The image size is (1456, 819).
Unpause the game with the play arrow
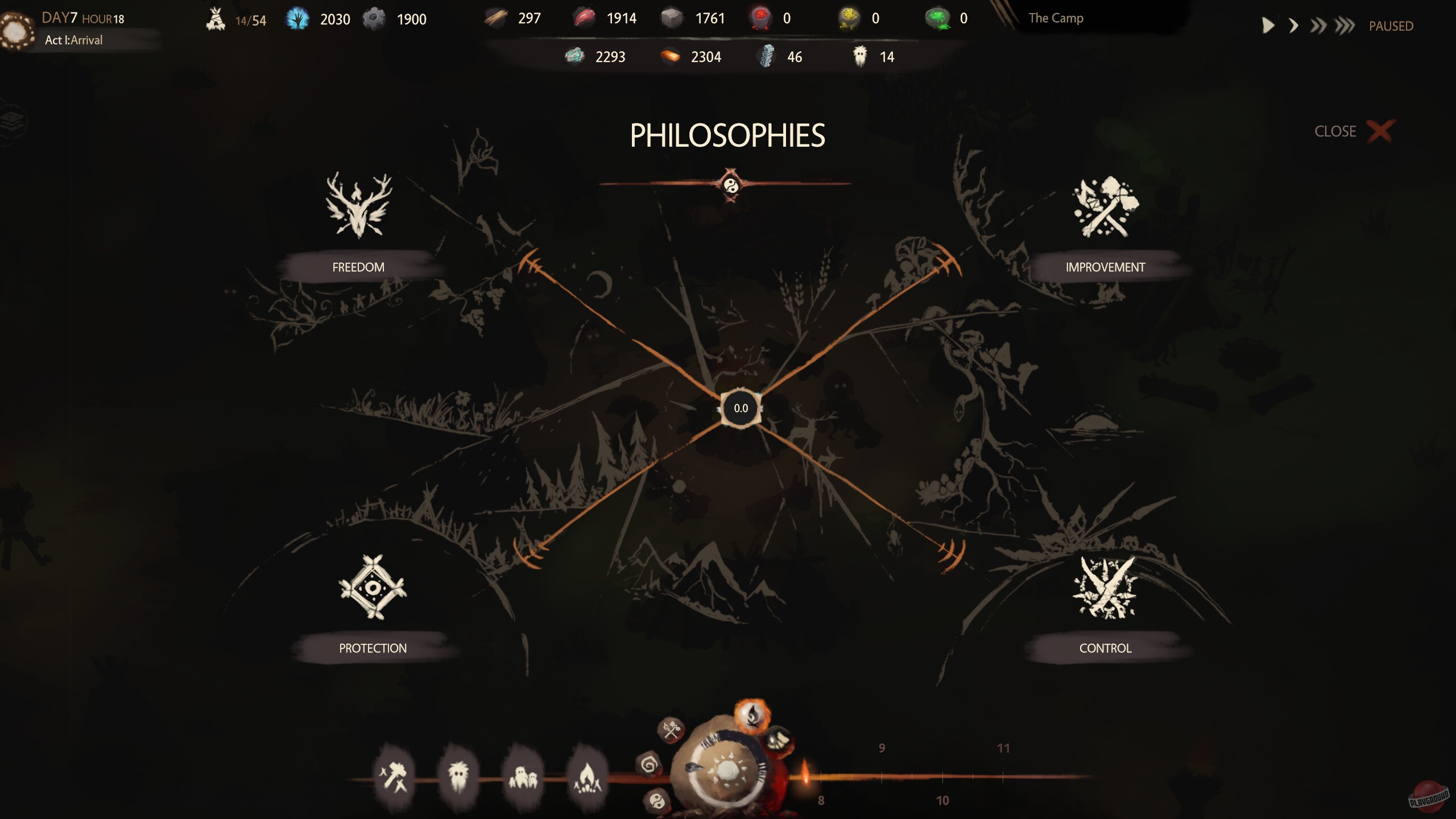click(x=1268, y=26)
